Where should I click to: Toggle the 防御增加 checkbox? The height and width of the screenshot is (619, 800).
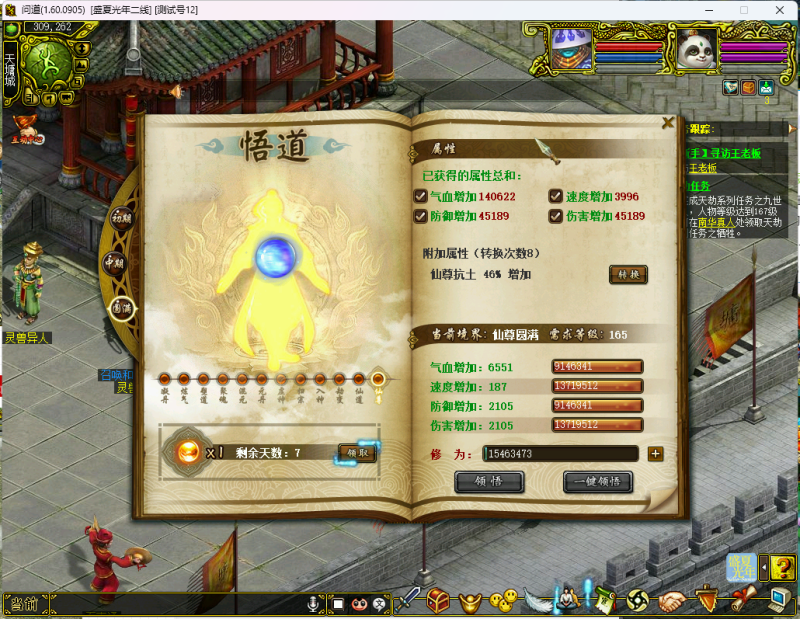click(421, 216)
